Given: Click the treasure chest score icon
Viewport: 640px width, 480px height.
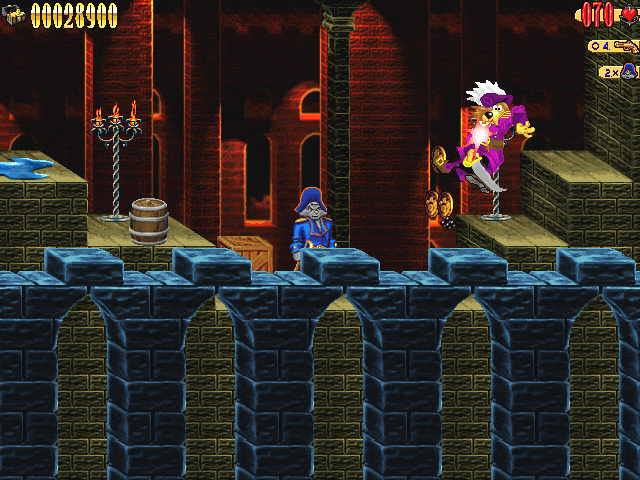Looking at the screenshot, I should pos(15,15).
